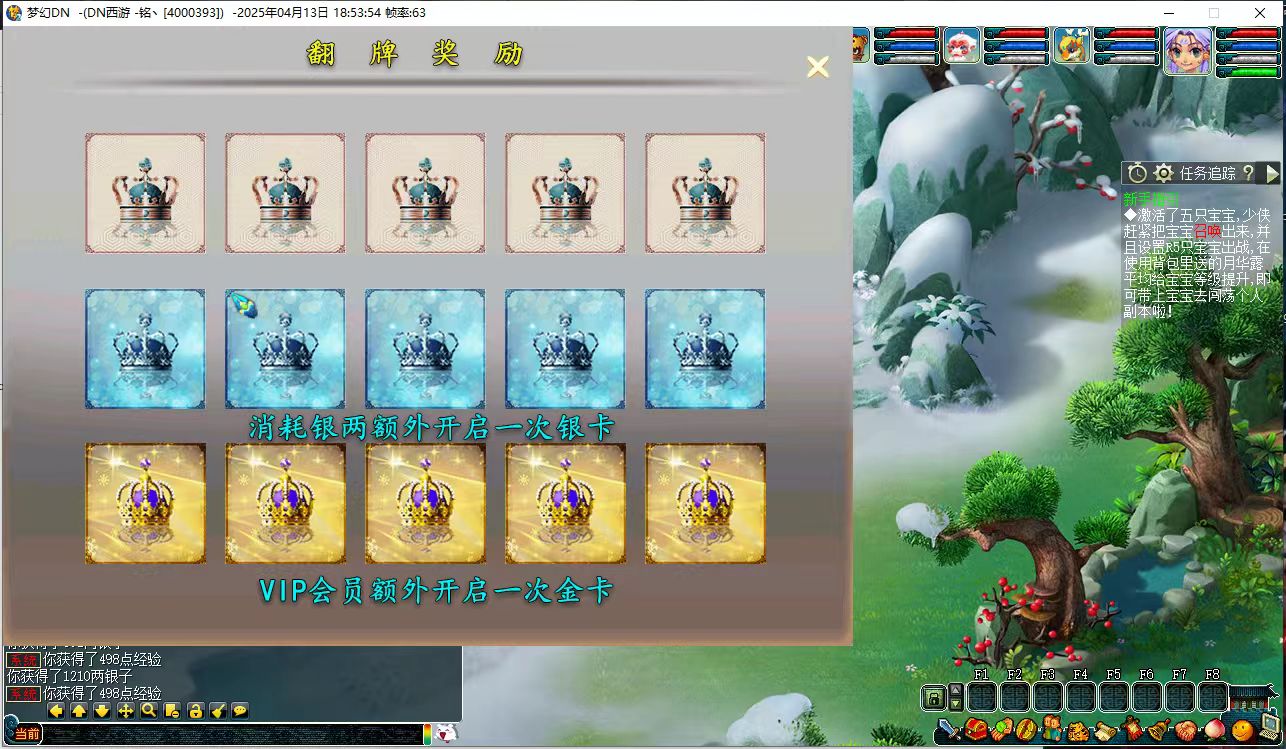Viewport: 1286px width, 749px height.
Task: Click the chat magnifier search button
Action: (x=149, y=711)
